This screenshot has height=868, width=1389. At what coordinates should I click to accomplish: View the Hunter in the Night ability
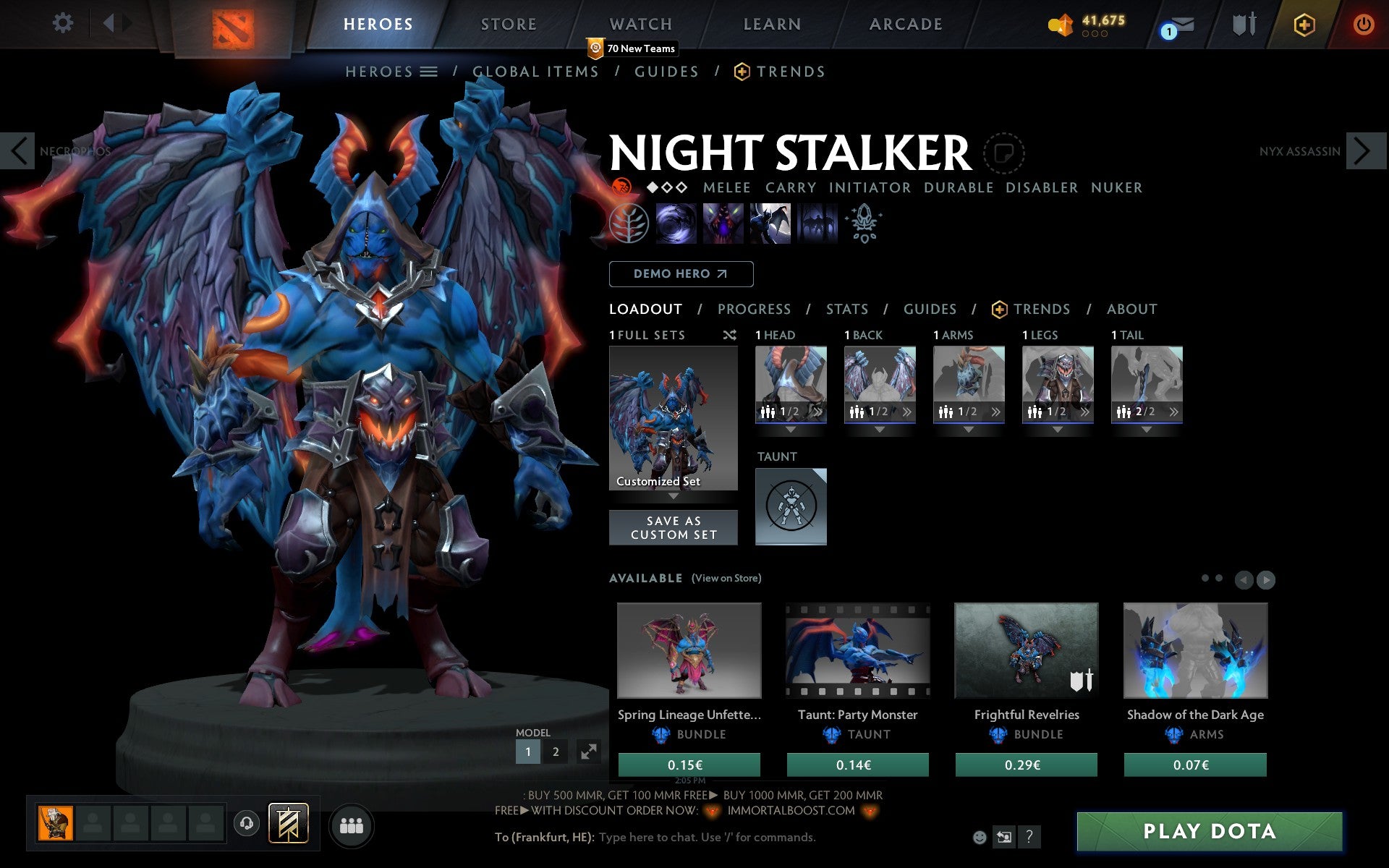[769, 224]
